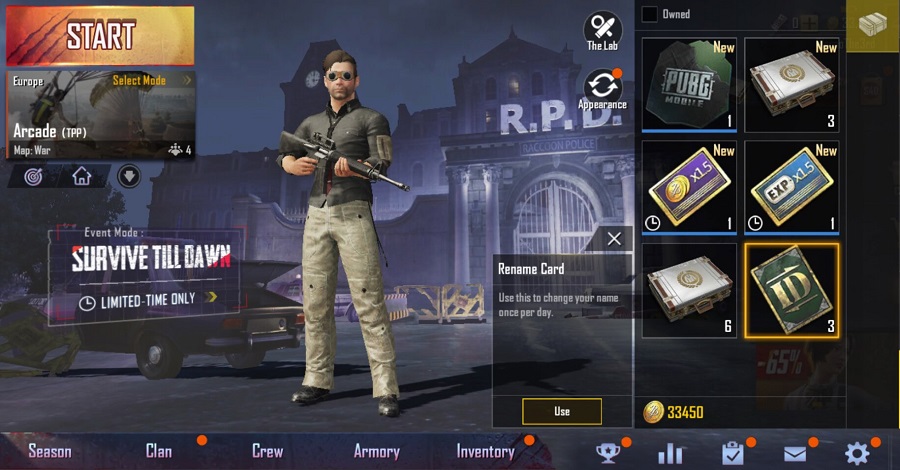
Task: Open the mail envelope icon
Action: pyautogui.click(x=795, y=453)
